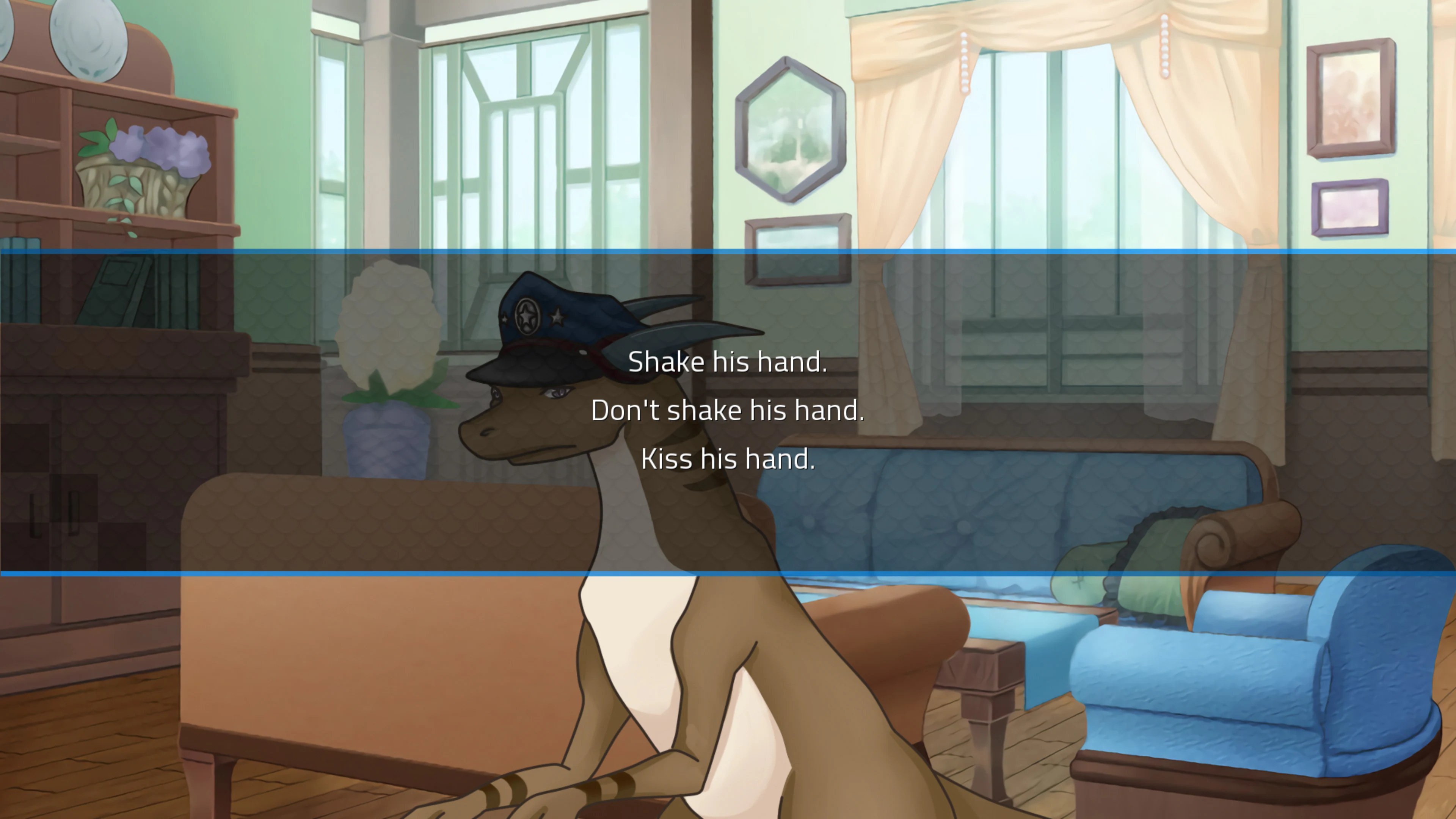Viewport: 1456px width, 819px height.
Task: Choose "Don't shake his hand."
Action: pyautogui.click(x=728, y=410)
